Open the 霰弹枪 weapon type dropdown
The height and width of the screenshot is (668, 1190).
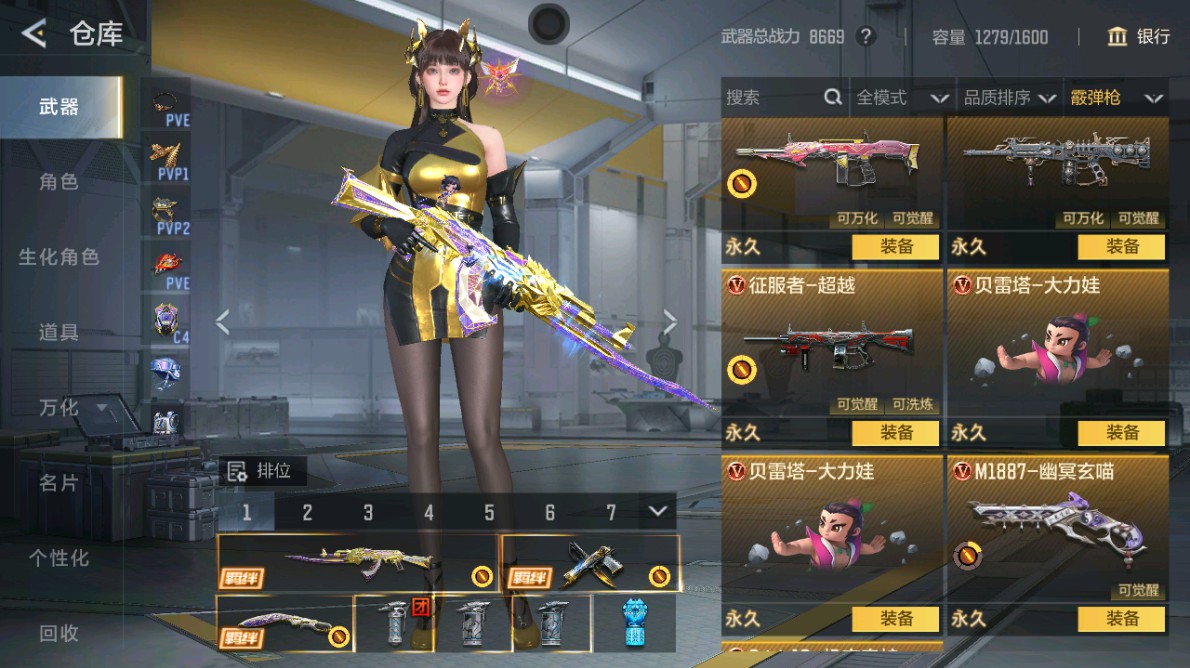[x=1116, y=98]
